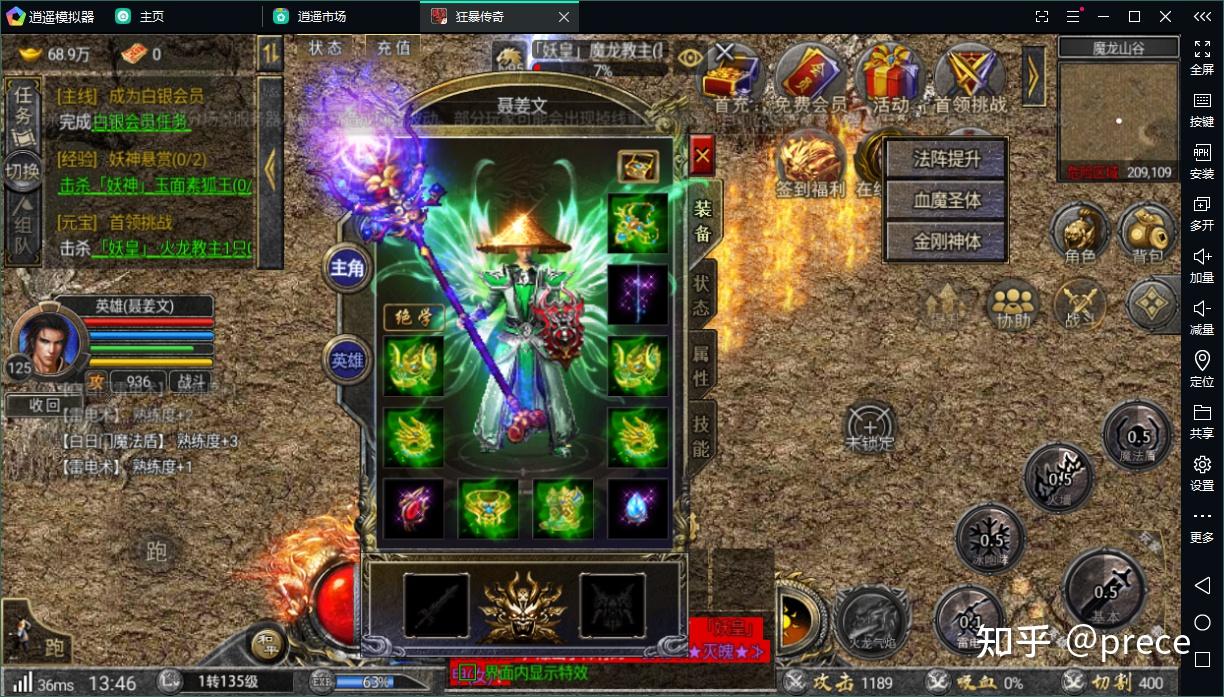Viewport: 1224px width, 697px height.
Task: Open the 血魔圣体 option
Action: [947, 200]
